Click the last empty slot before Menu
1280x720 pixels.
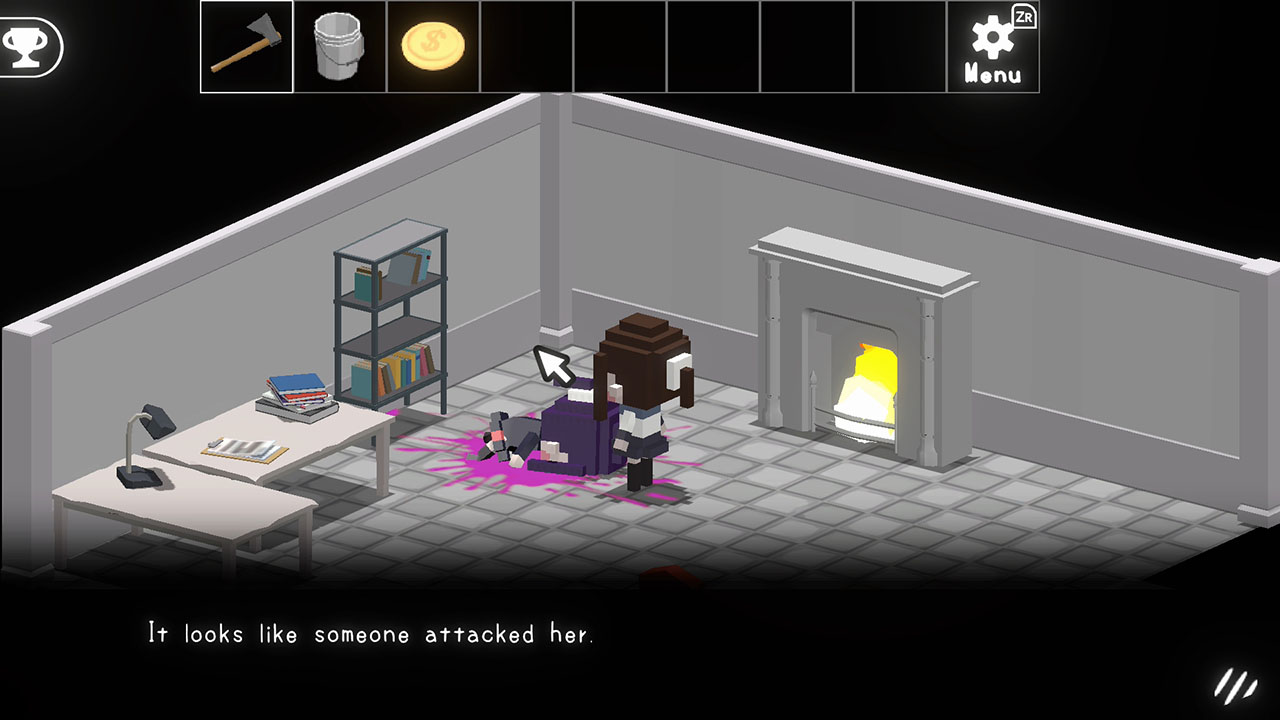click(902, 46)
